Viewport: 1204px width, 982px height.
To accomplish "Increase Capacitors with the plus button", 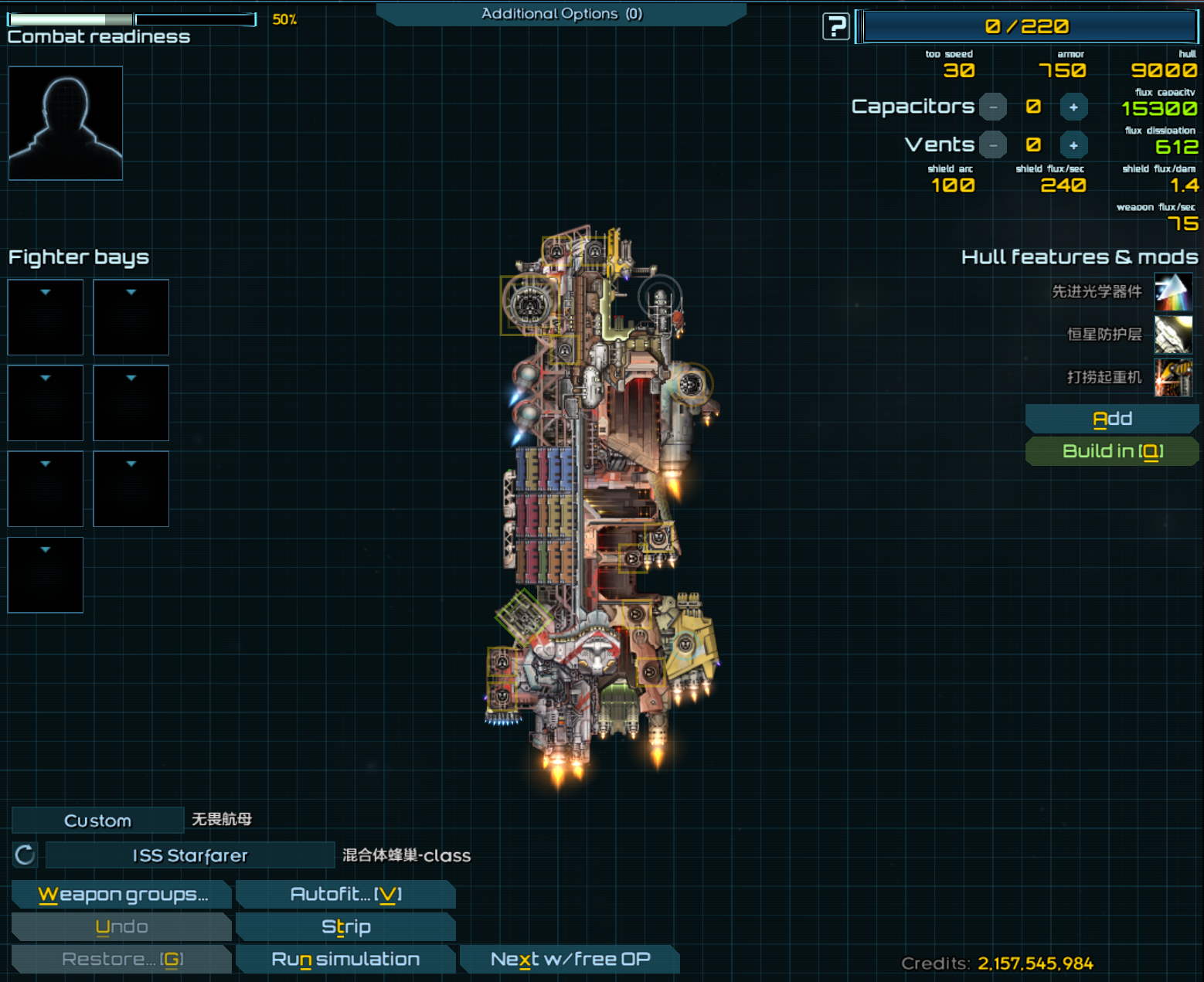I will 1073,107.
